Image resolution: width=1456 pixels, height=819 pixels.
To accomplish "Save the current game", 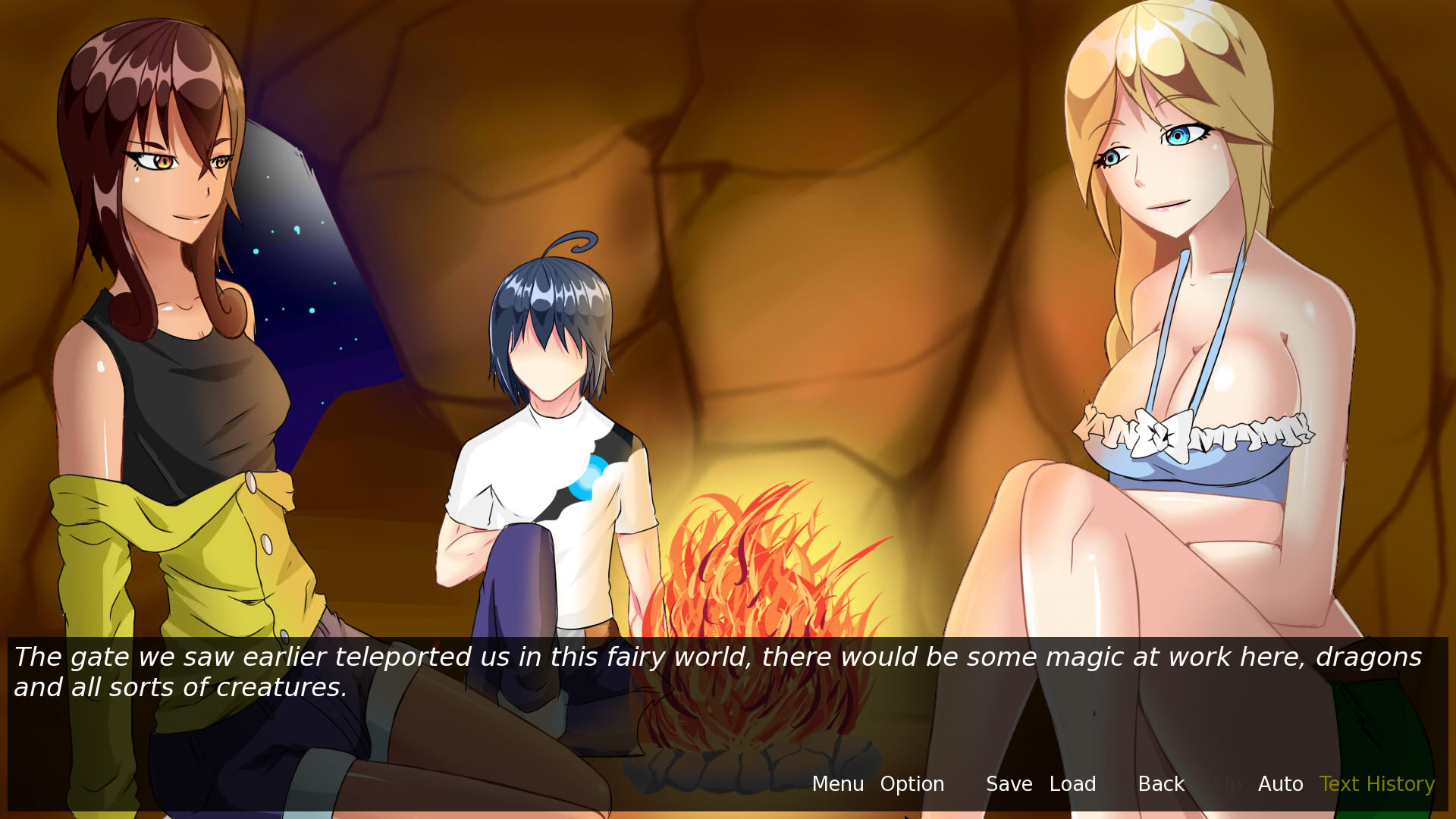I will (x=1009, y=784).
